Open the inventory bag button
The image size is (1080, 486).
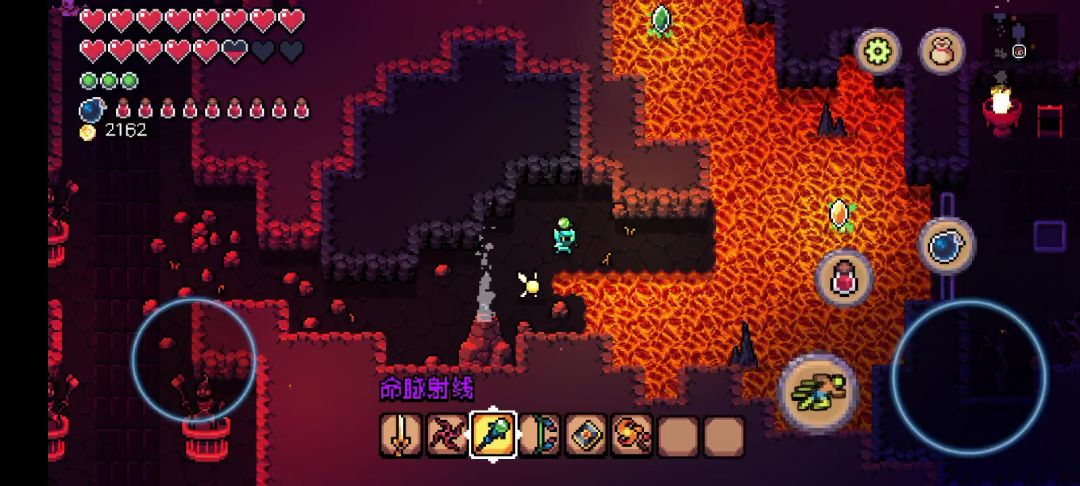941,51
